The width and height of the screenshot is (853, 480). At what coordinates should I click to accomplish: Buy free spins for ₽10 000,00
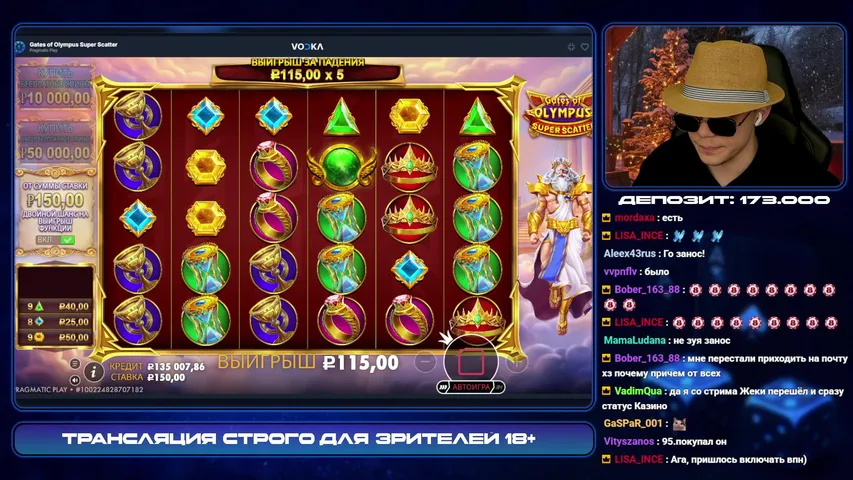click(55, 93)
